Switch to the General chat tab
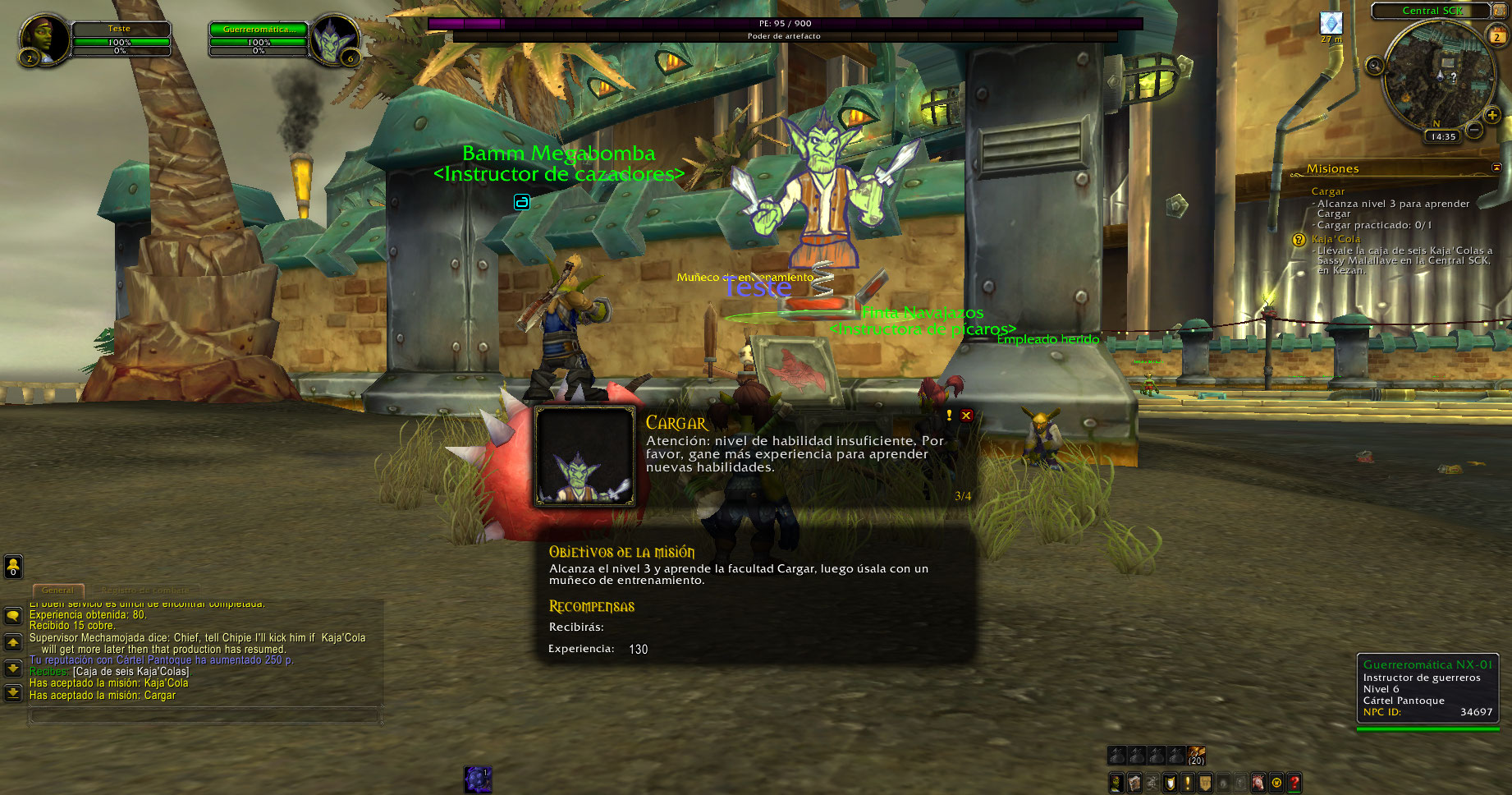The height and width of the screenshot is (795, 1512). 57,590
